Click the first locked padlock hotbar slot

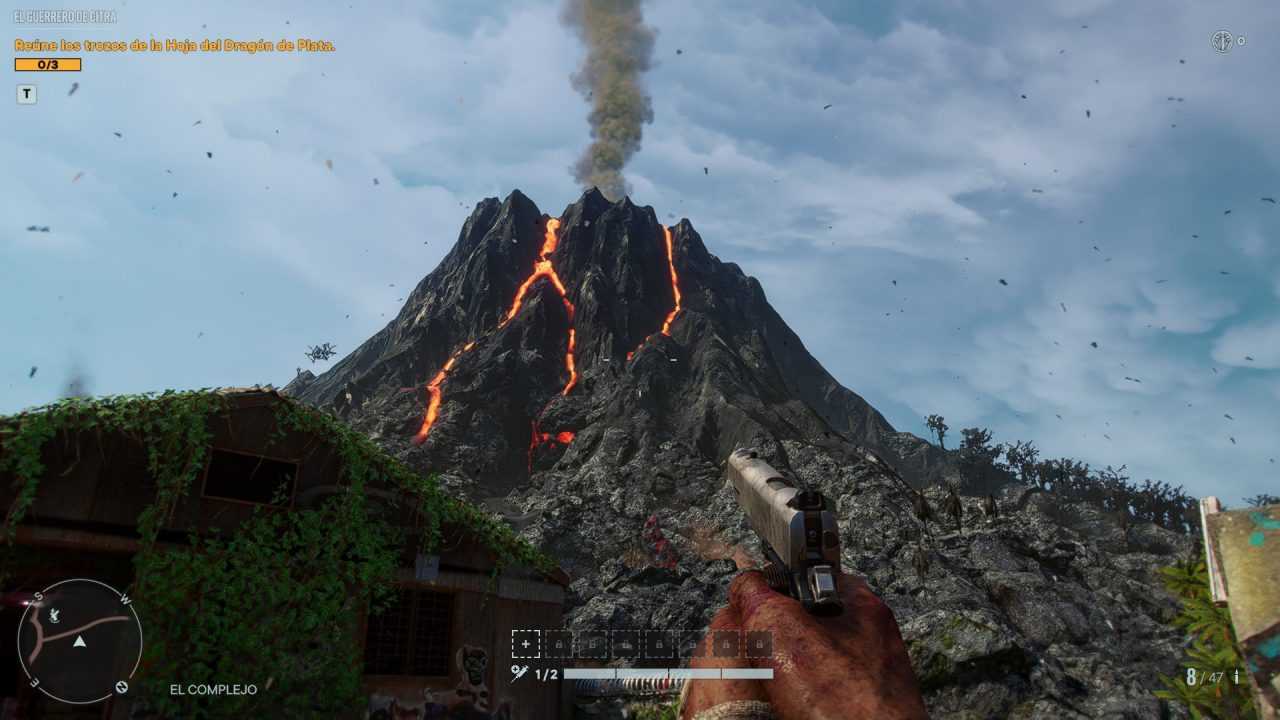tap(558, 643)
